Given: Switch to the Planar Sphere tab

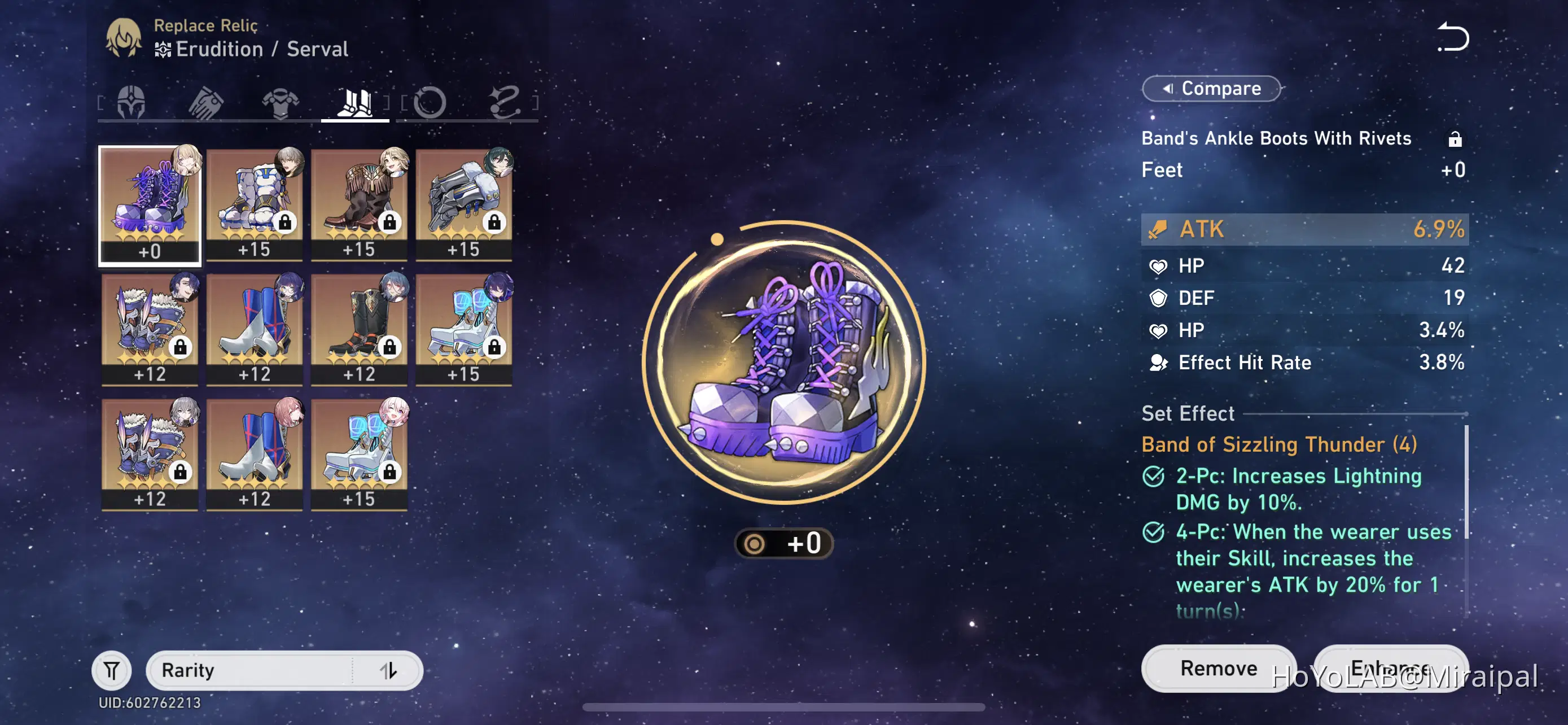Looking at the screenshot, I should (430, 102).
